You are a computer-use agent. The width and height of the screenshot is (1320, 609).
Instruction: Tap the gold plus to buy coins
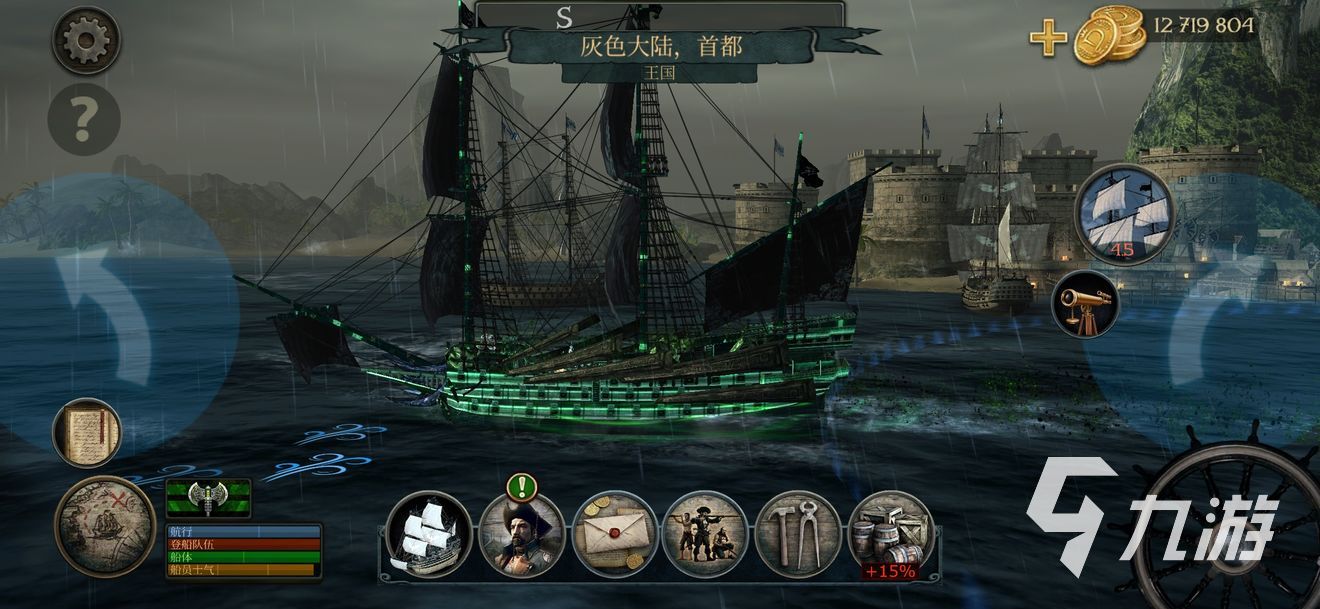click(1048, 39)
